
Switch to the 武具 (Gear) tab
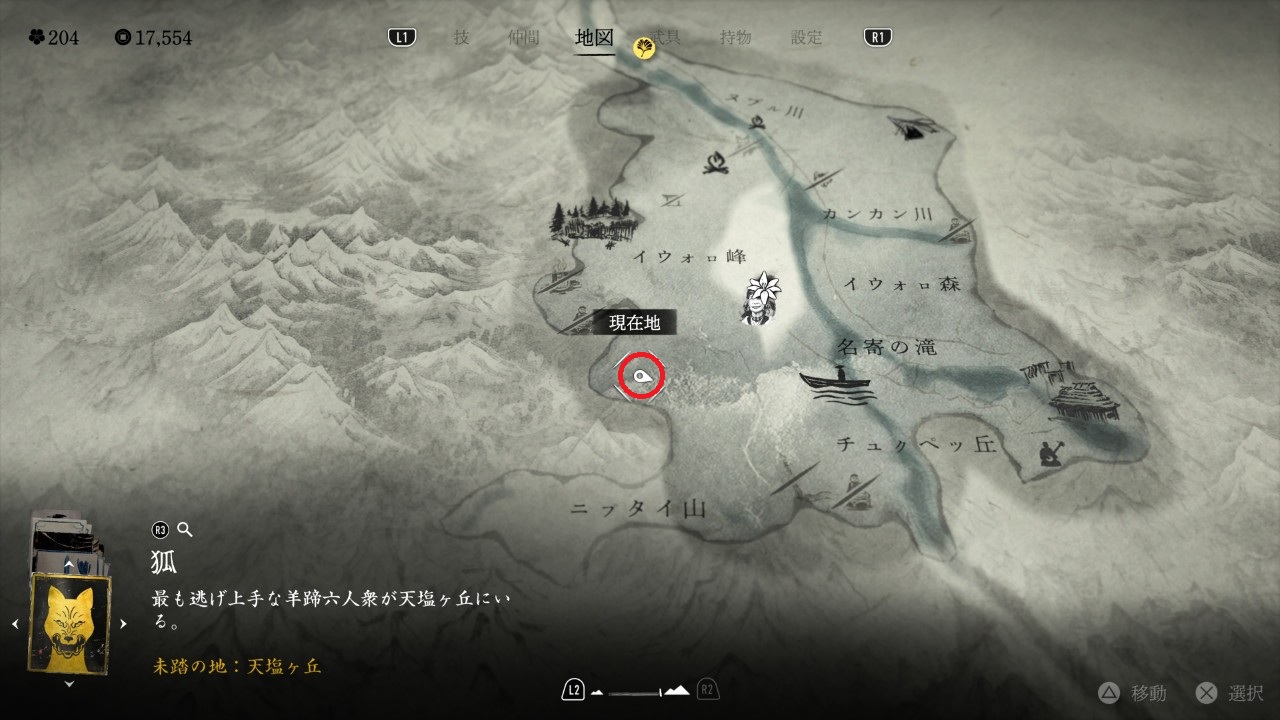(667, 38)
